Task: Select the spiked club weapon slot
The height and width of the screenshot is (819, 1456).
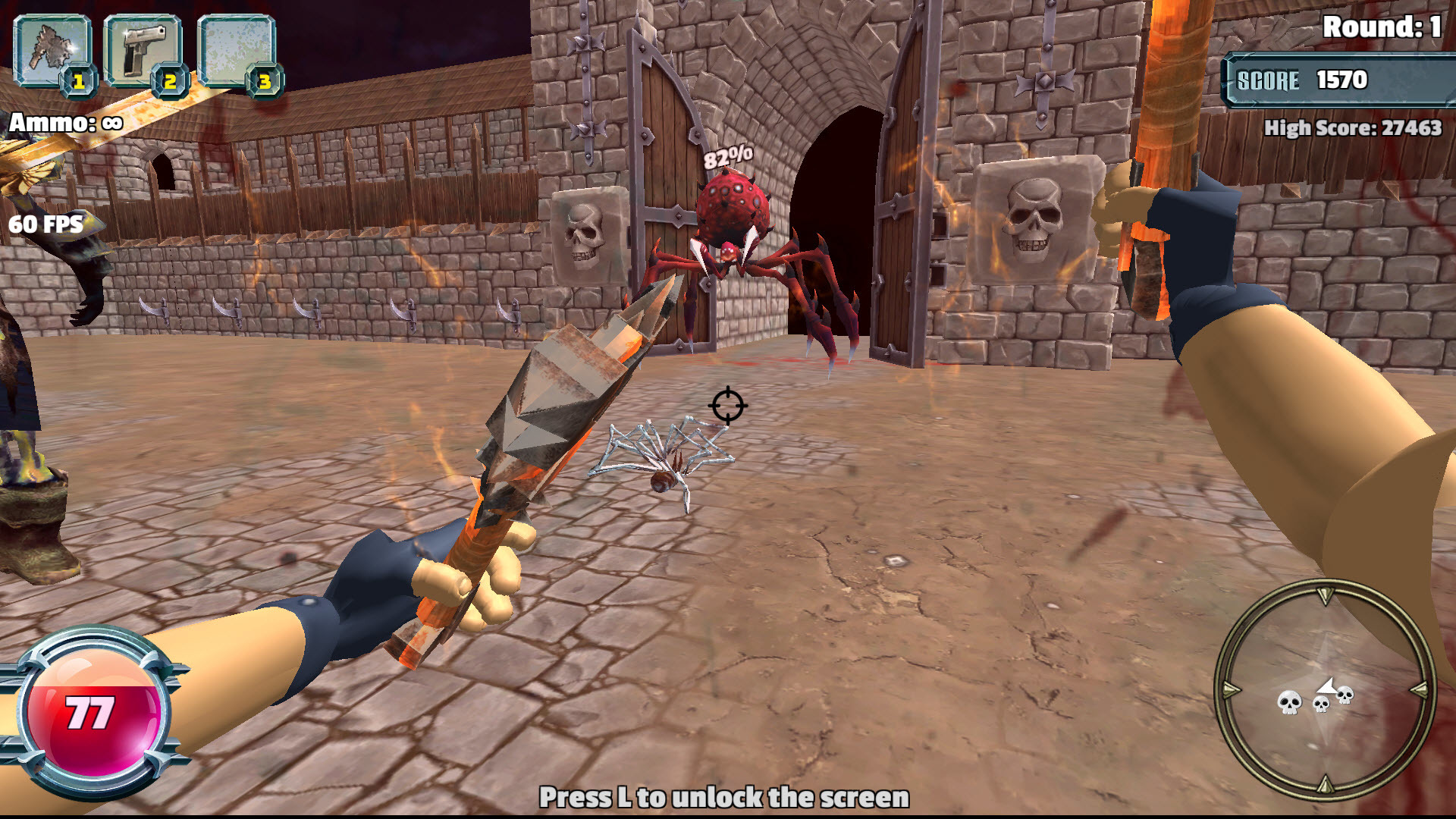Action: click(52, 52)
